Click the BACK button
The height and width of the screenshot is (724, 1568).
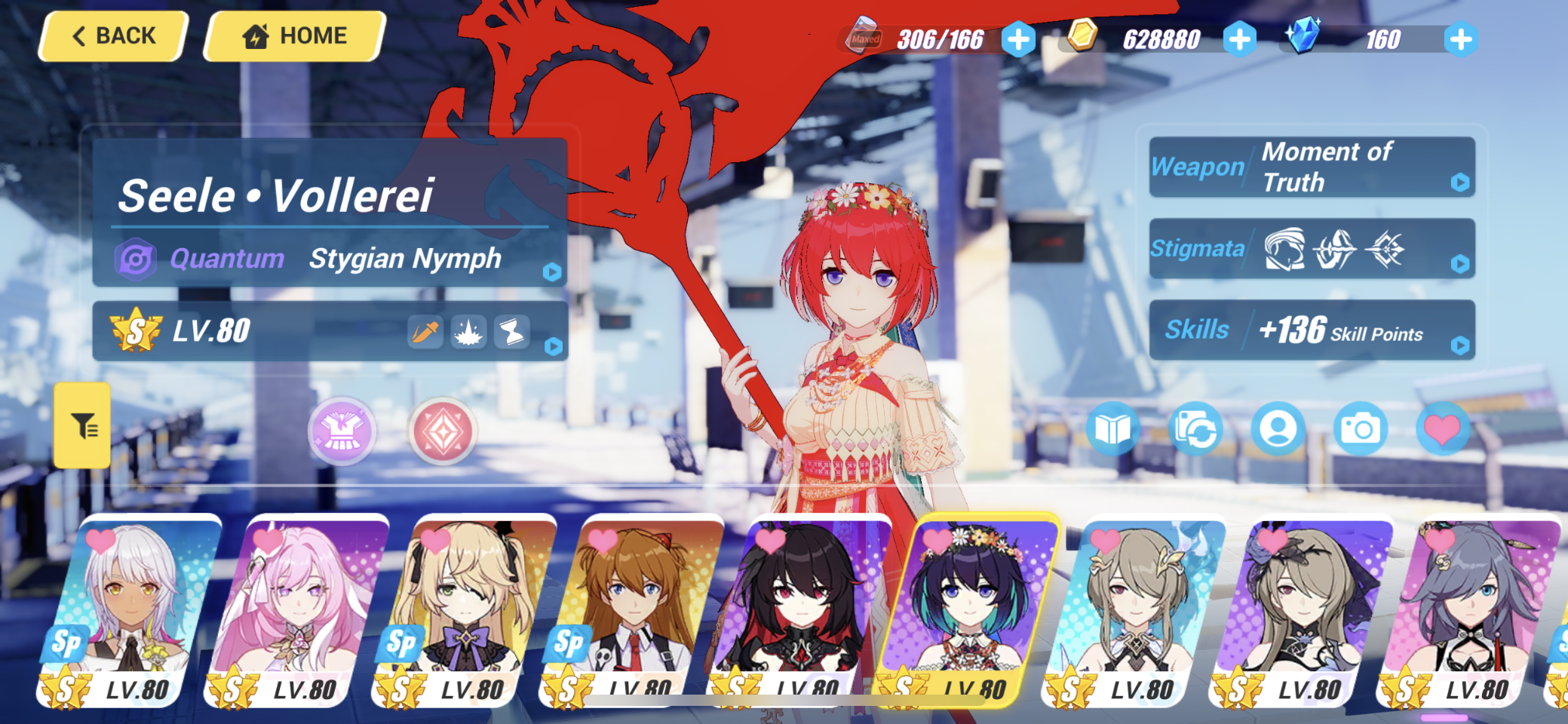click(x=113, y=35)
